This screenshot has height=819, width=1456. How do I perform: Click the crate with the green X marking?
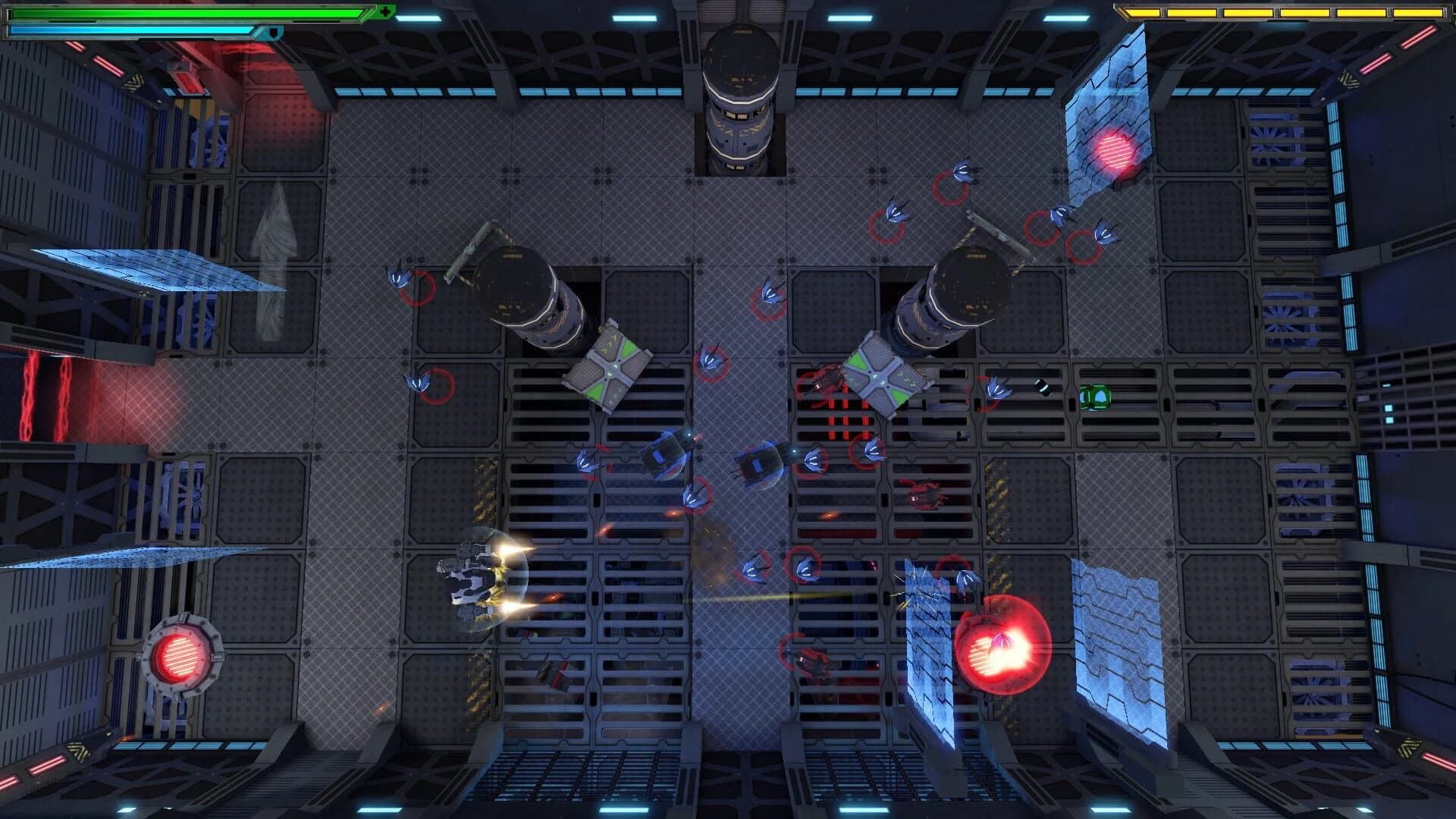(x=610, y=369)
